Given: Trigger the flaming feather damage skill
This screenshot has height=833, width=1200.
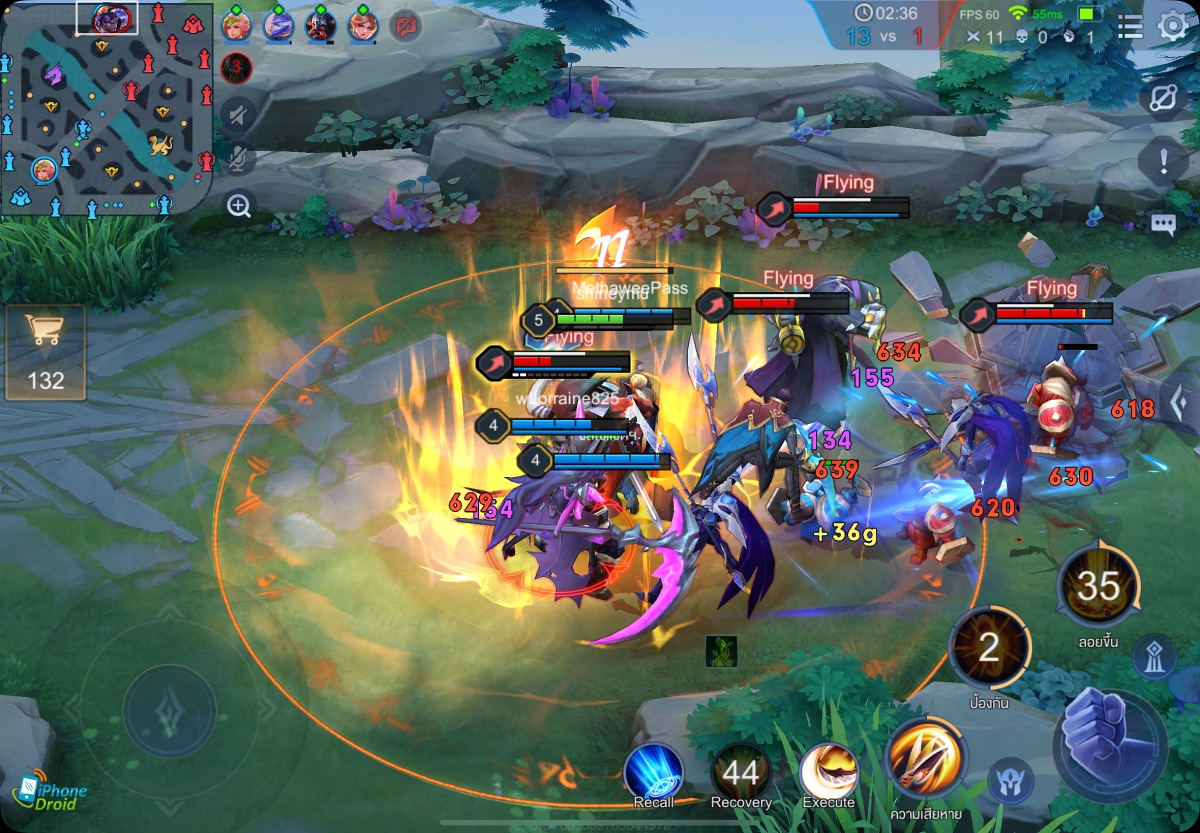Looking at the screenshot, I should [925, 758].
